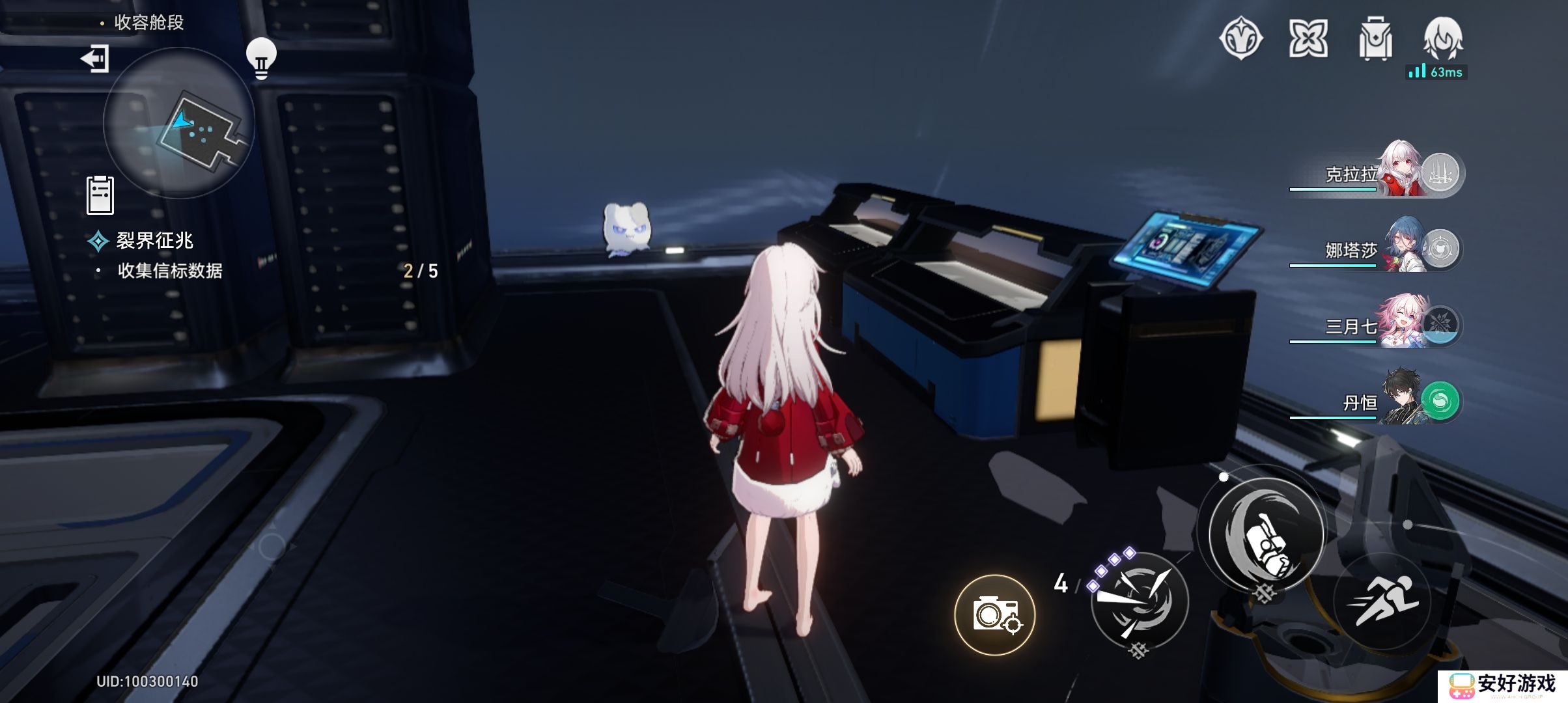The width and height of the screenshot is (1568, 703).
Task: Tap the exit door icon
Action: tap(95, 59)
